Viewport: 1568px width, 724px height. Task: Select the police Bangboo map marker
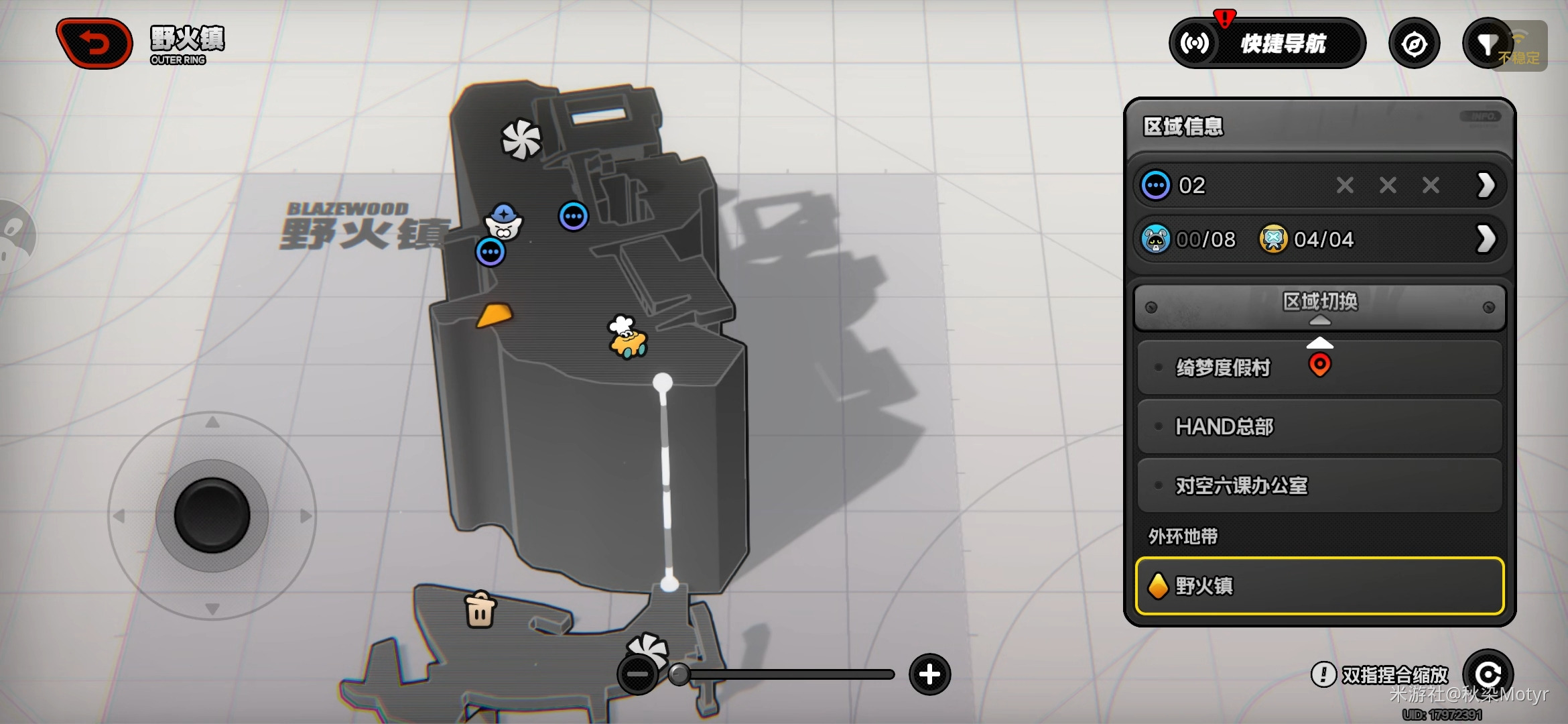click(504, 222)
